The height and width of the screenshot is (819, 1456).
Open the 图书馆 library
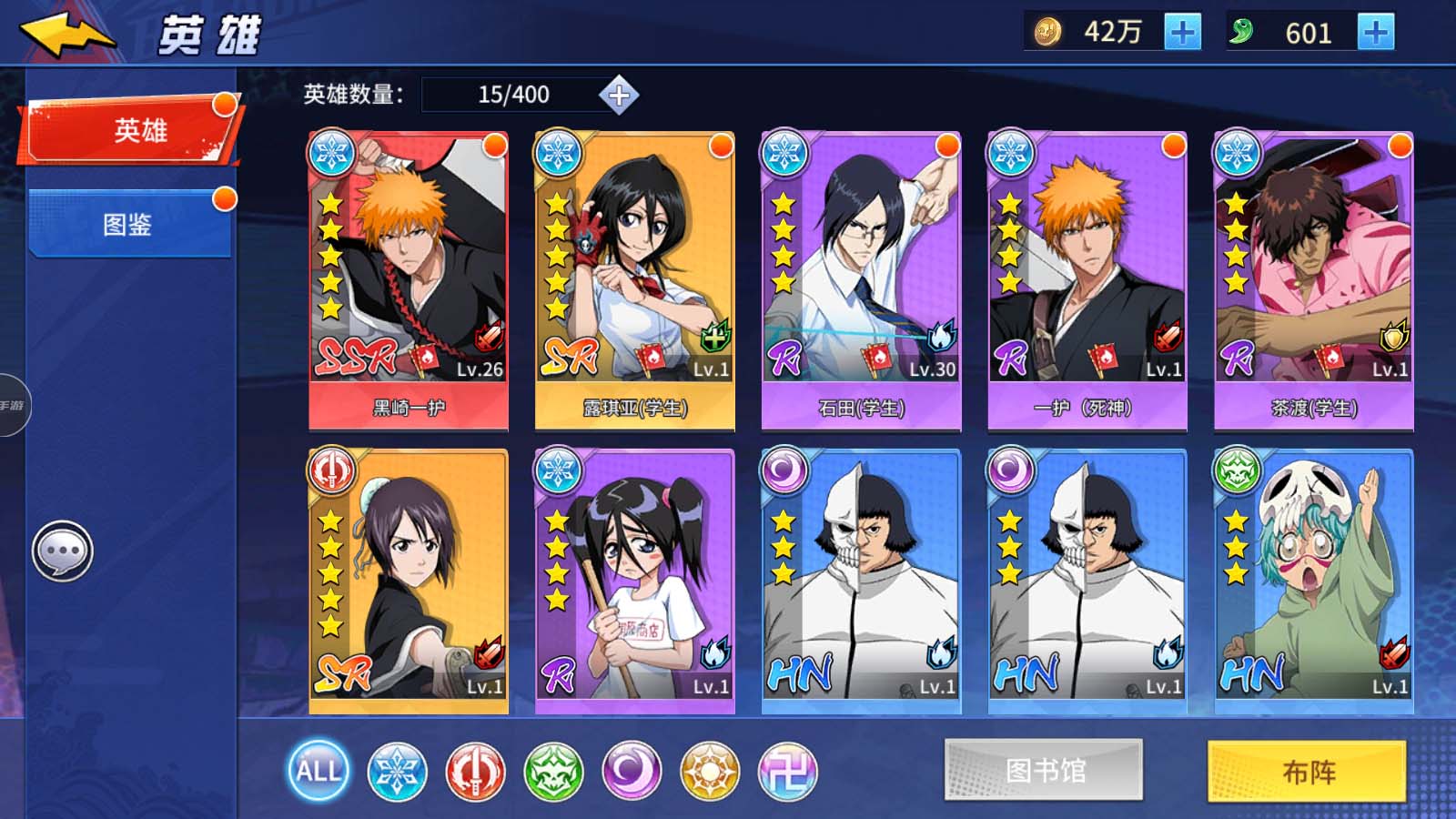click(1044, 770)
